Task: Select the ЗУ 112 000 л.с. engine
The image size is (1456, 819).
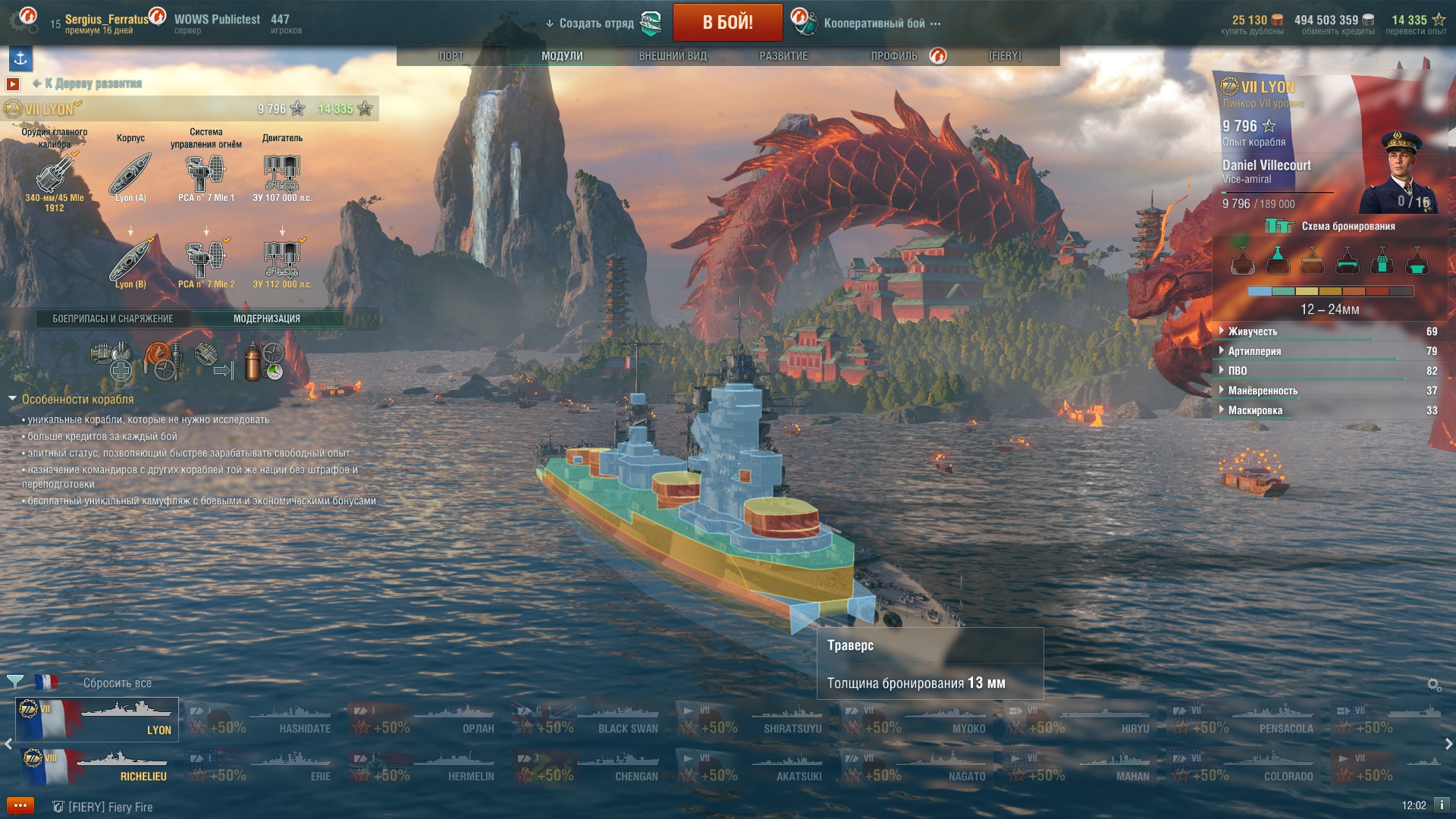Action: click(282, 262)
